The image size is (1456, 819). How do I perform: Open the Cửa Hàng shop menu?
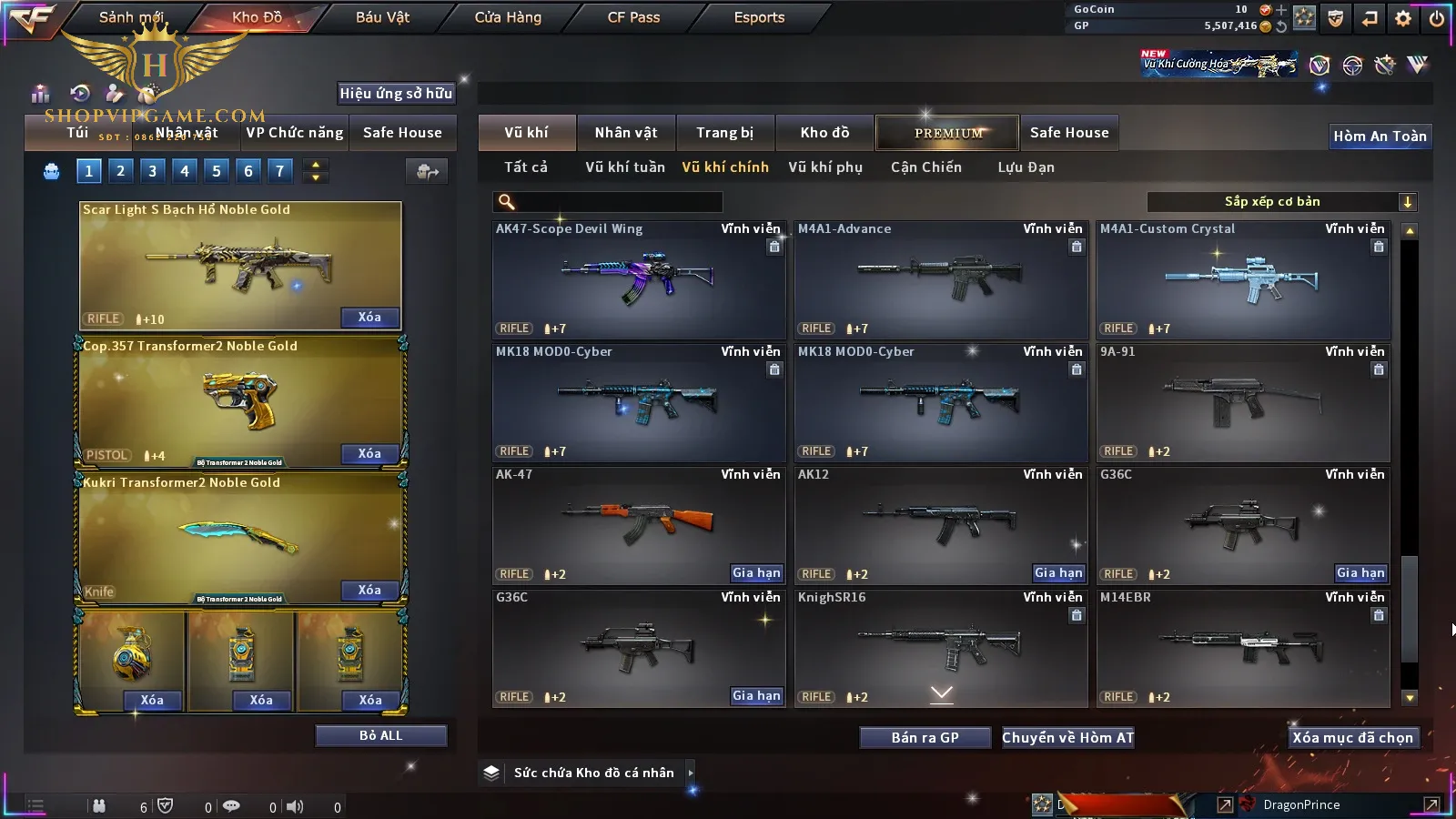pyautogui.click(x=508, y=17)
